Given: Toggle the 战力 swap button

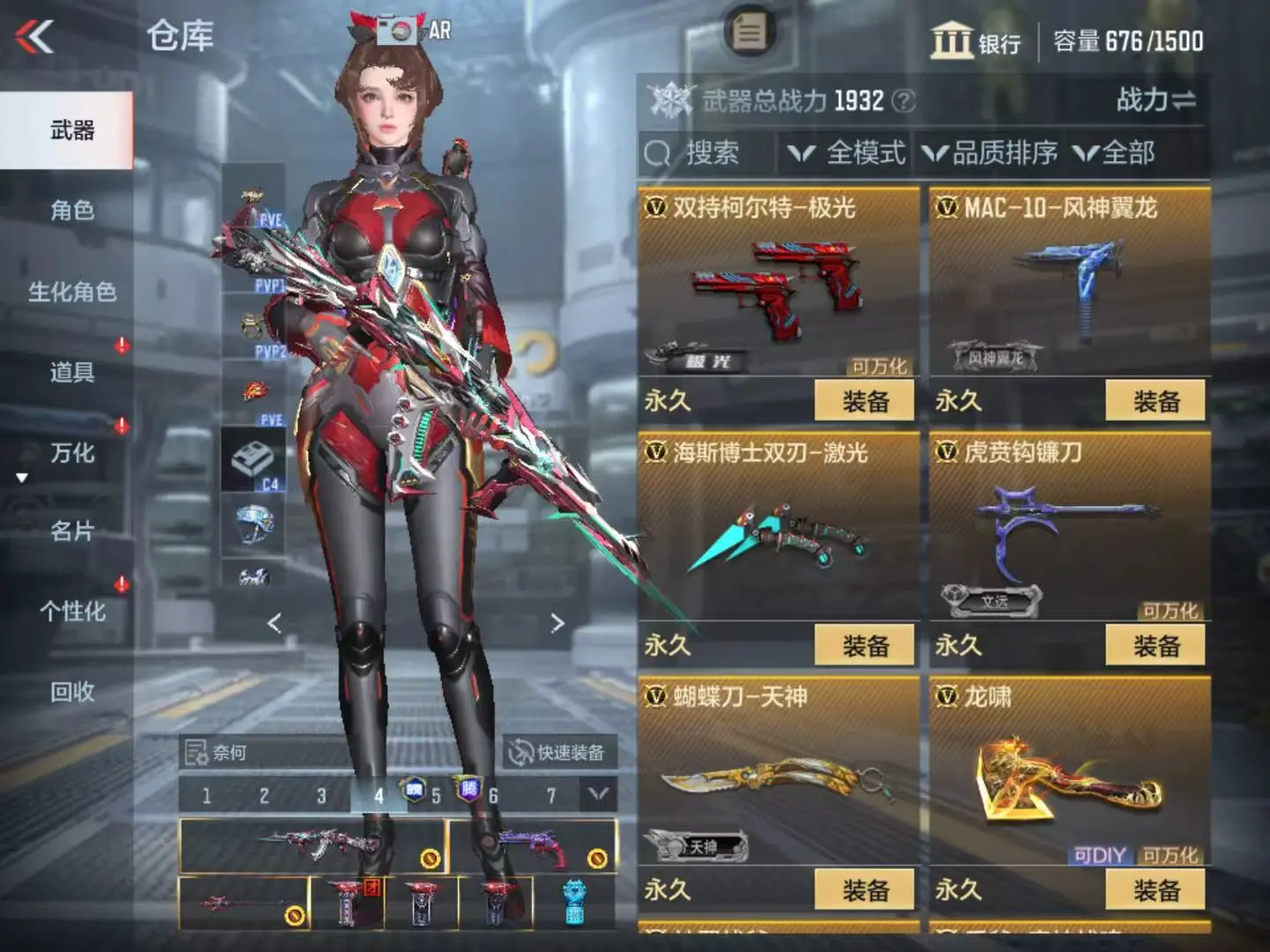Looking at the screenshot, I should tap(1155, 100).
